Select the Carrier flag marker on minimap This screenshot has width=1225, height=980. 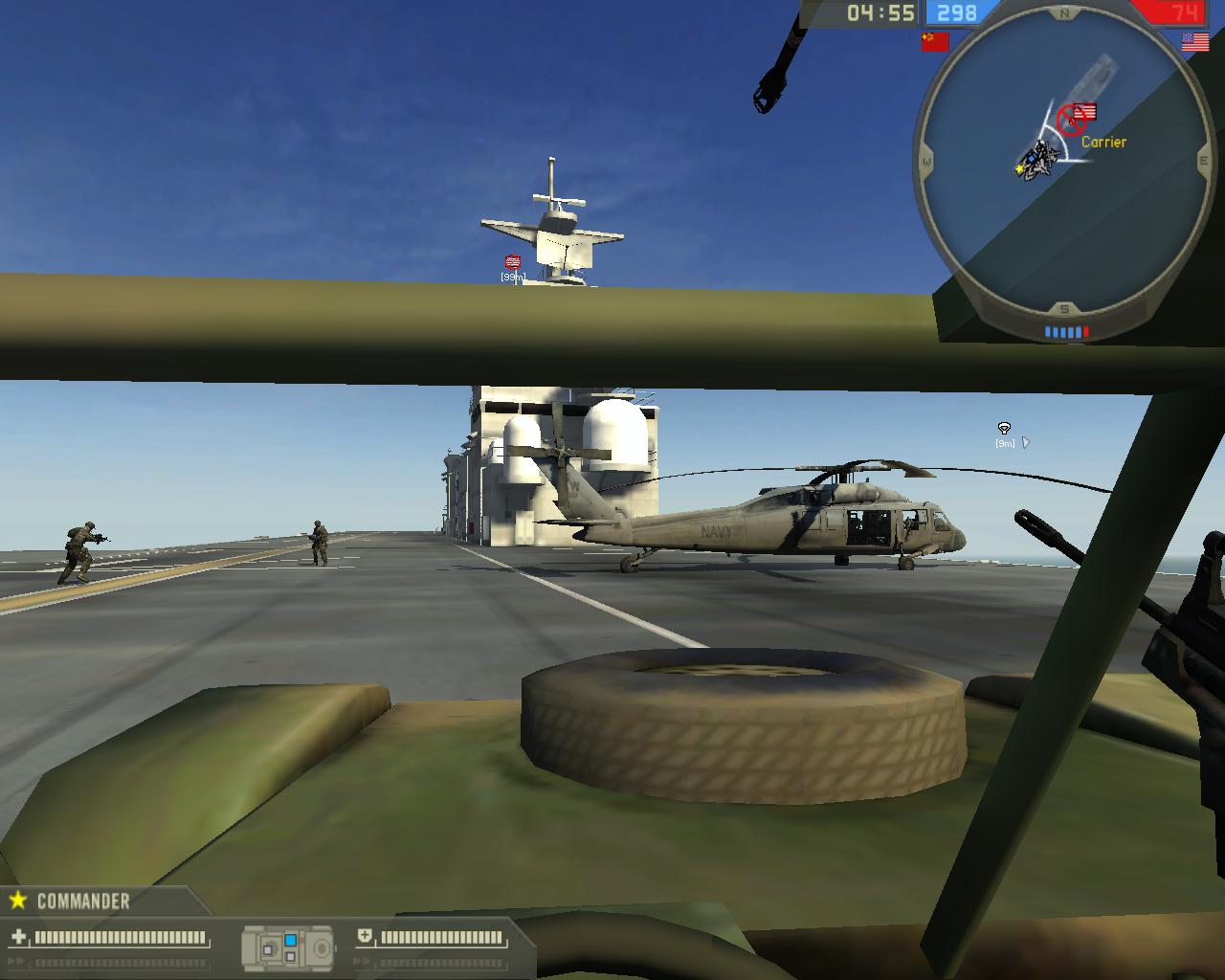coord(1084,113)
